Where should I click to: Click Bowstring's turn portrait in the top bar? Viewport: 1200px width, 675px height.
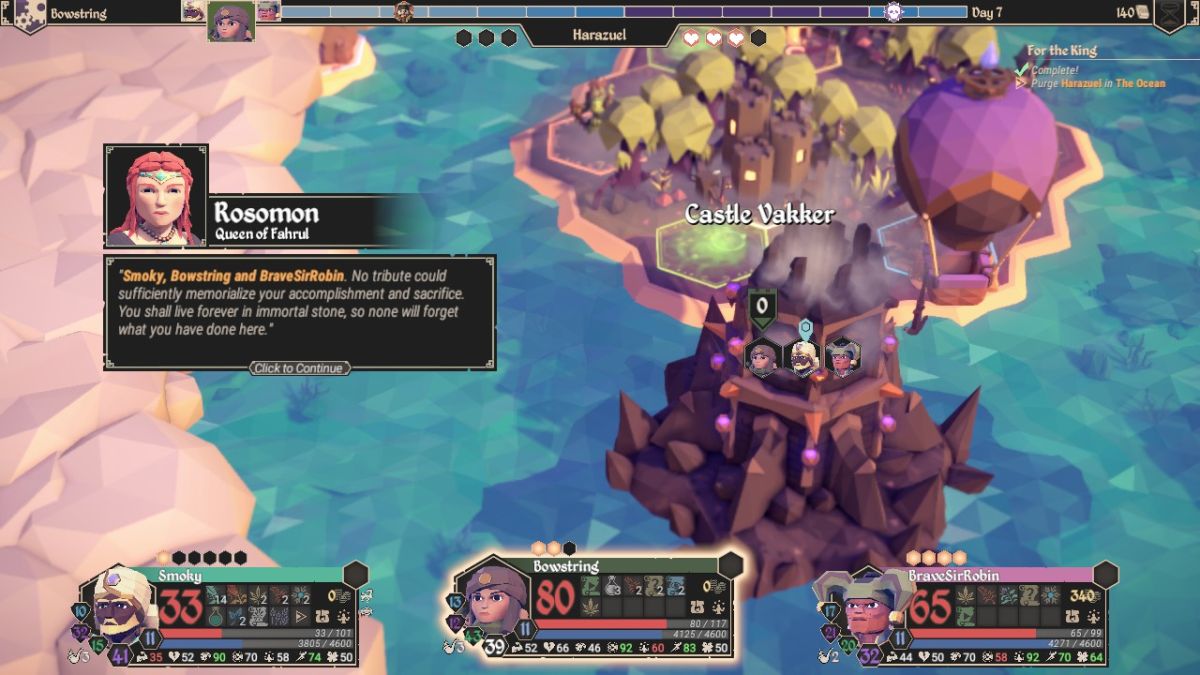click(x=231, y=22)
